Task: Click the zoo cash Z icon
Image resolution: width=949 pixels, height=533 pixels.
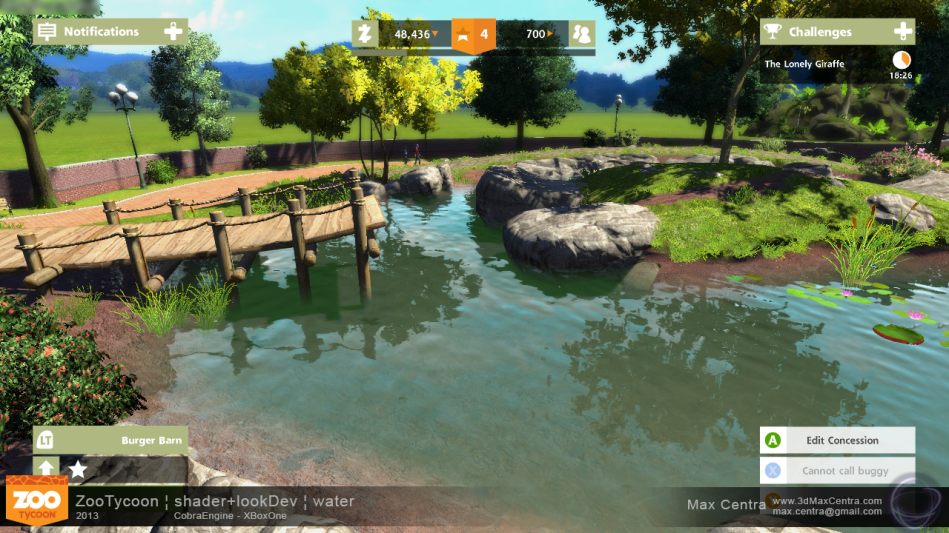Action: click(x=365, y=34)
